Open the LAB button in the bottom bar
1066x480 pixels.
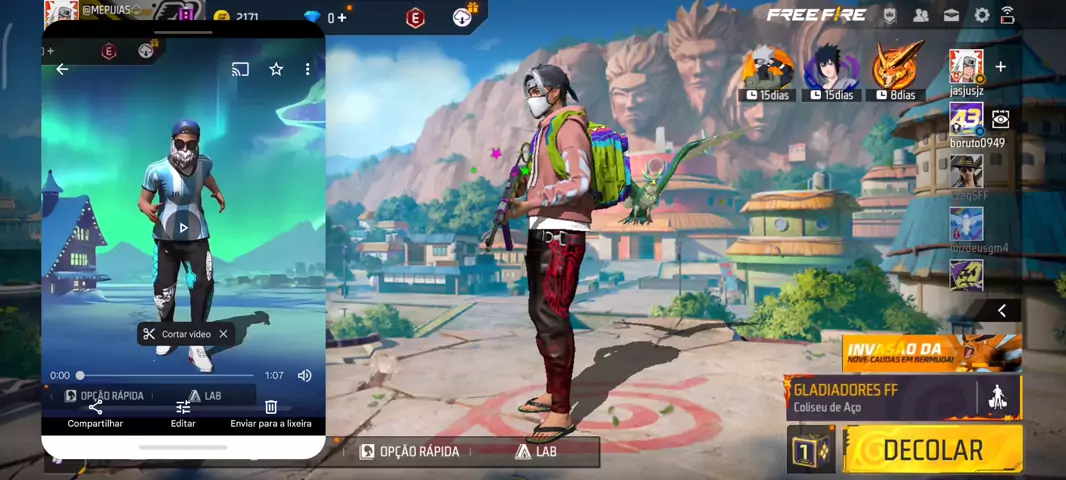pos(535,452)
